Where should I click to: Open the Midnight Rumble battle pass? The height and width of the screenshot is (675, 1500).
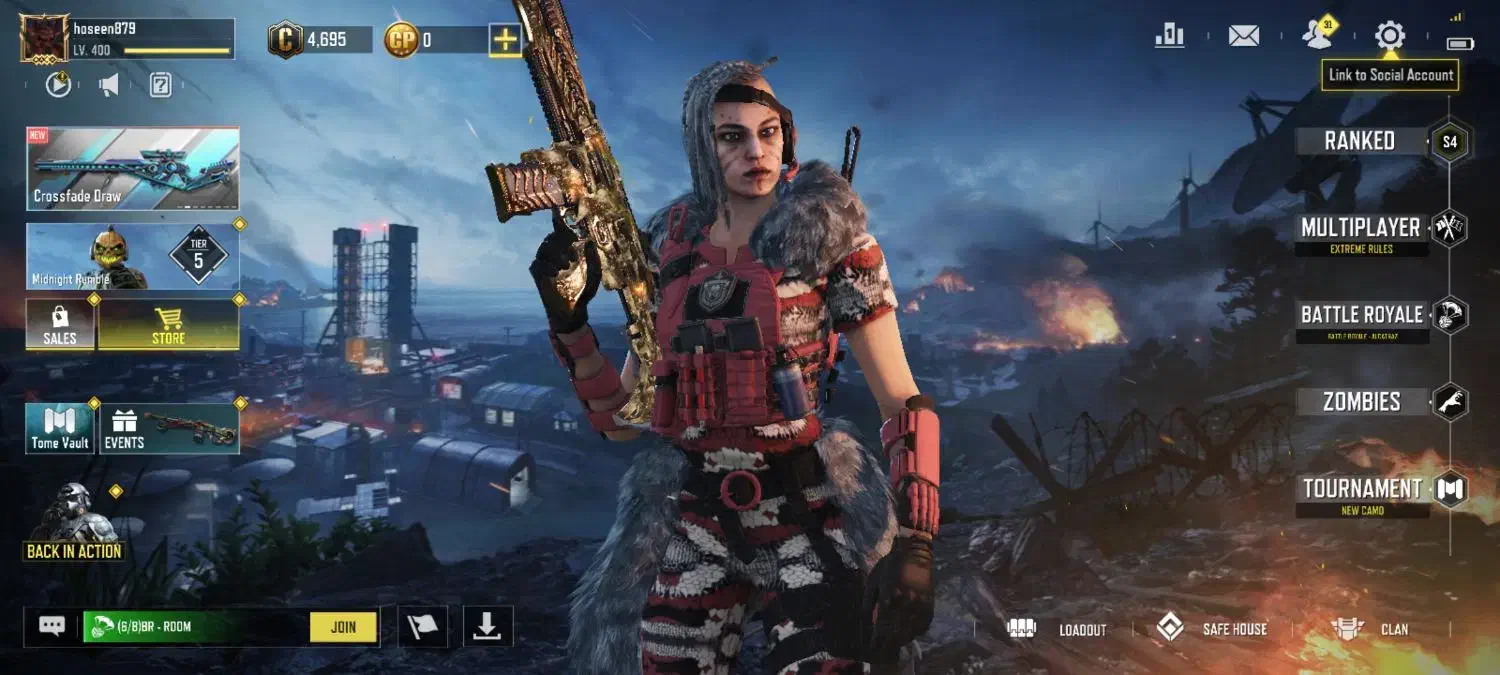click(x=133, y=257)
